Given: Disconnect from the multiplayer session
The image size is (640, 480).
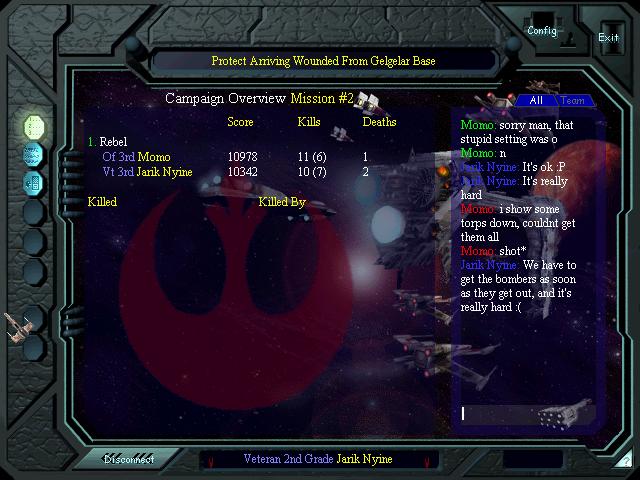Looking at the screenshot, I should tap(130, 459).
